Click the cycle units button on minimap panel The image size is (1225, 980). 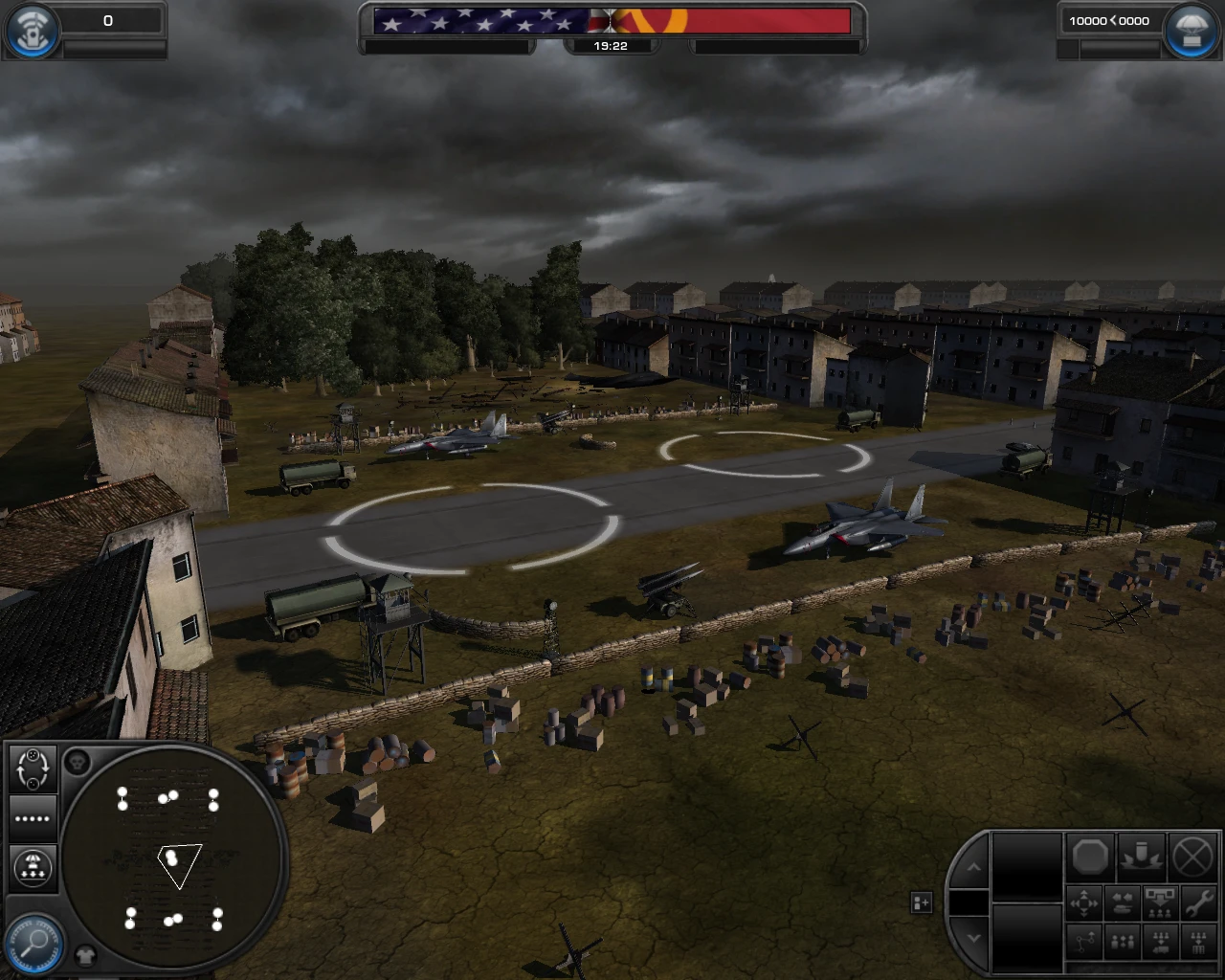click(x=32, y=770)
